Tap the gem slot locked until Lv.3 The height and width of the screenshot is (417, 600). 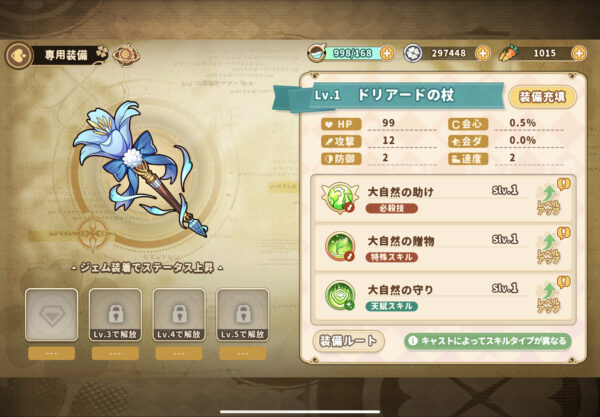click(113, 313)
